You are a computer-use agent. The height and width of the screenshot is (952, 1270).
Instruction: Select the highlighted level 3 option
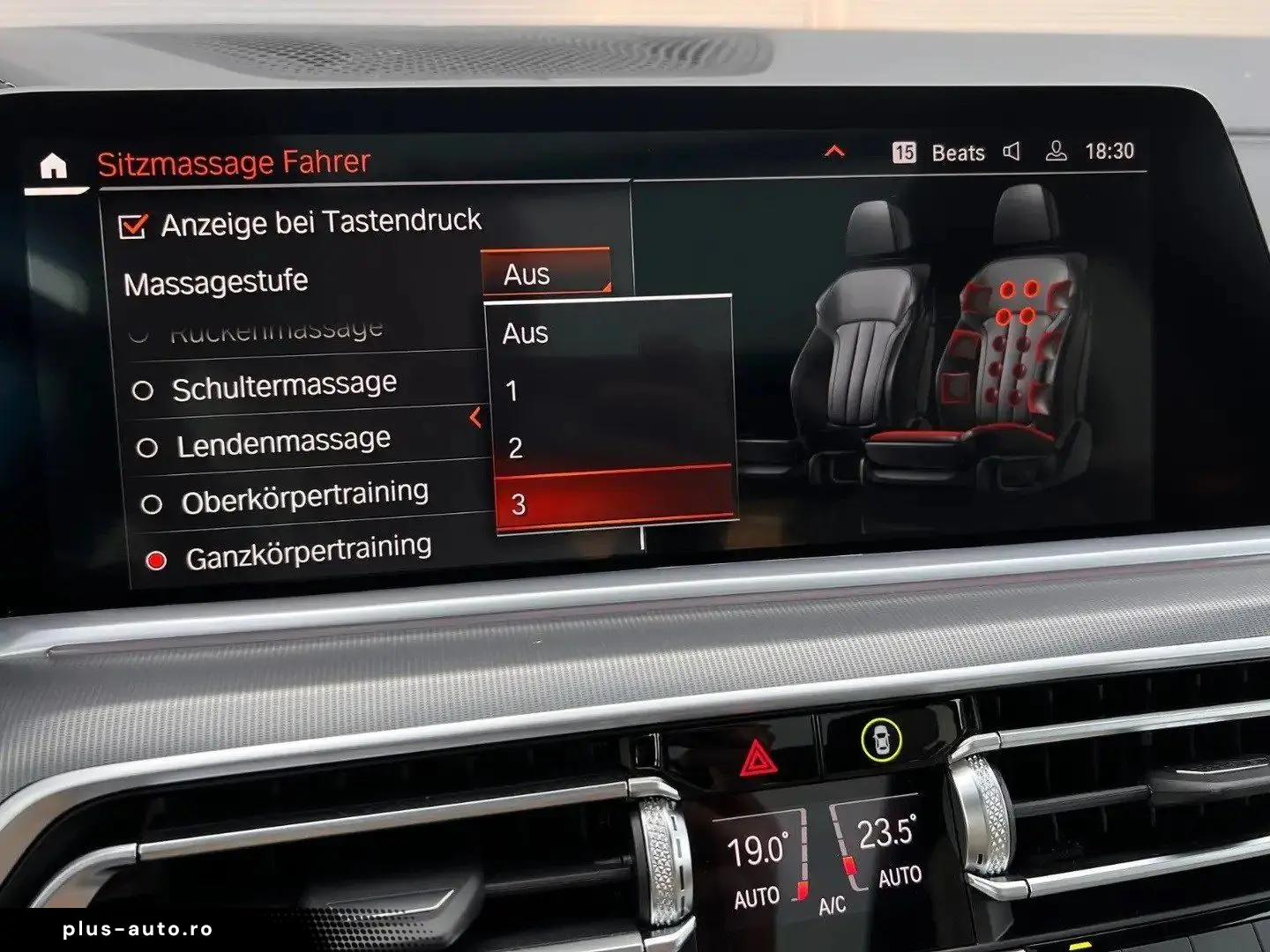614,502
